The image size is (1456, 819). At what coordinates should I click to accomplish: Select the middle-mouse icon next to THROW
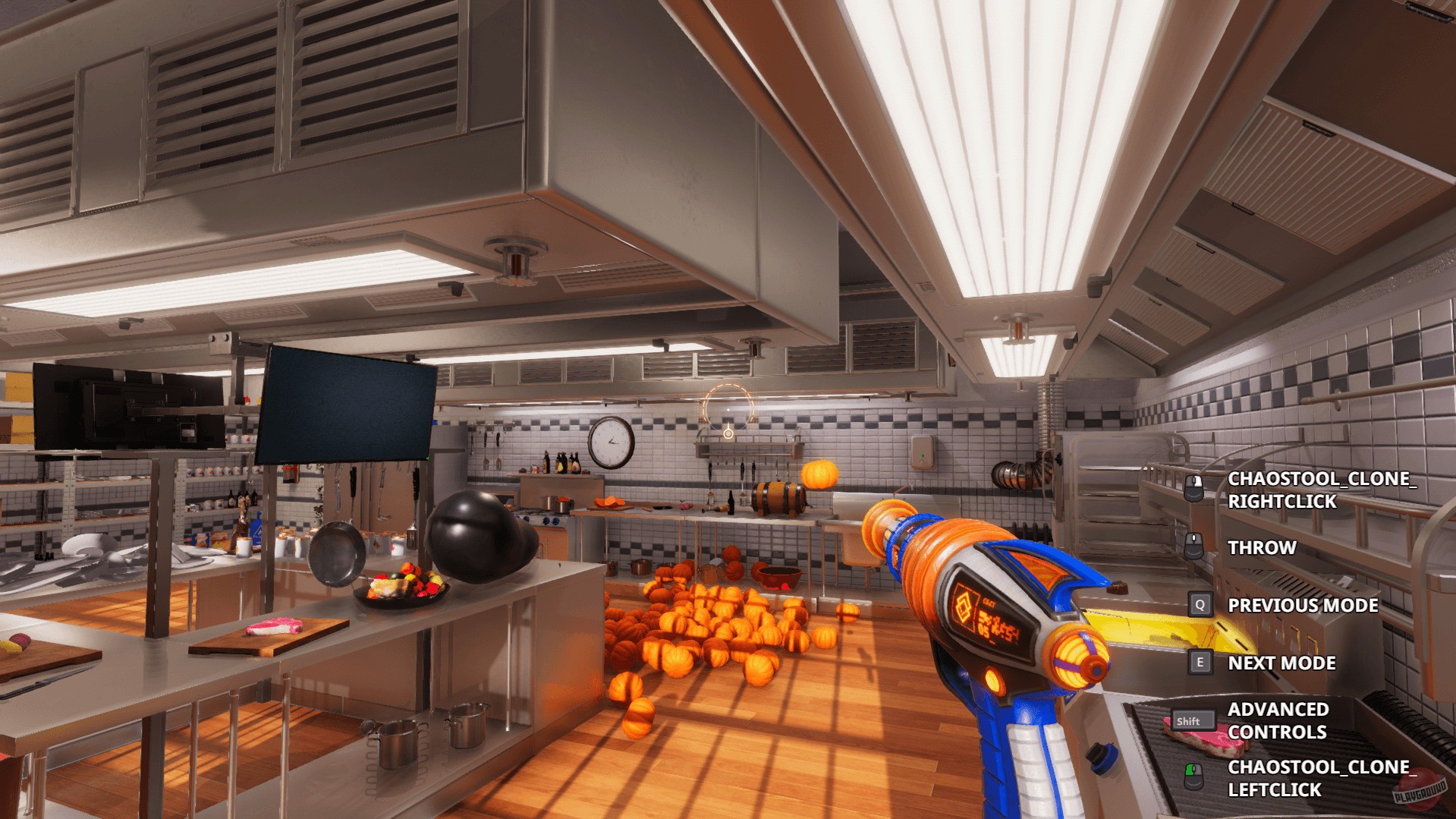click(1193, 547)
